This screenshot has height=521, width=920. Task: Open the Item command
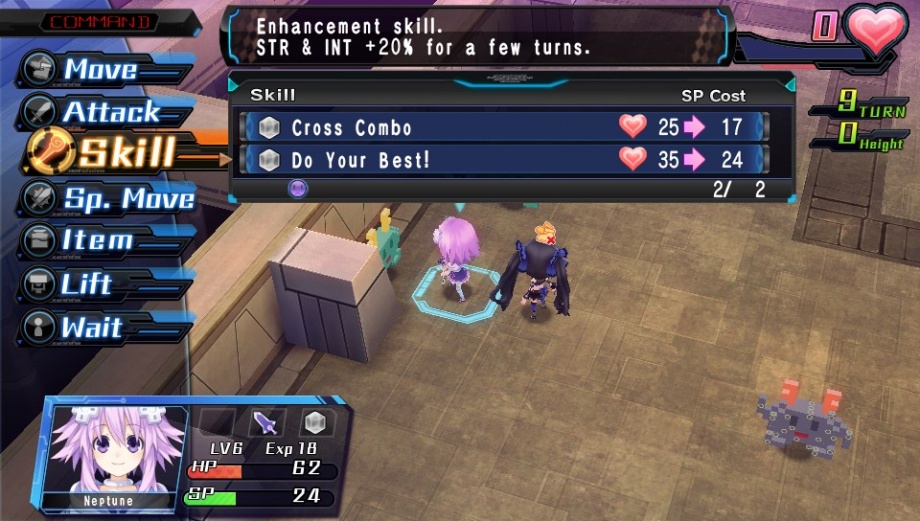click(x=96, y=241)
